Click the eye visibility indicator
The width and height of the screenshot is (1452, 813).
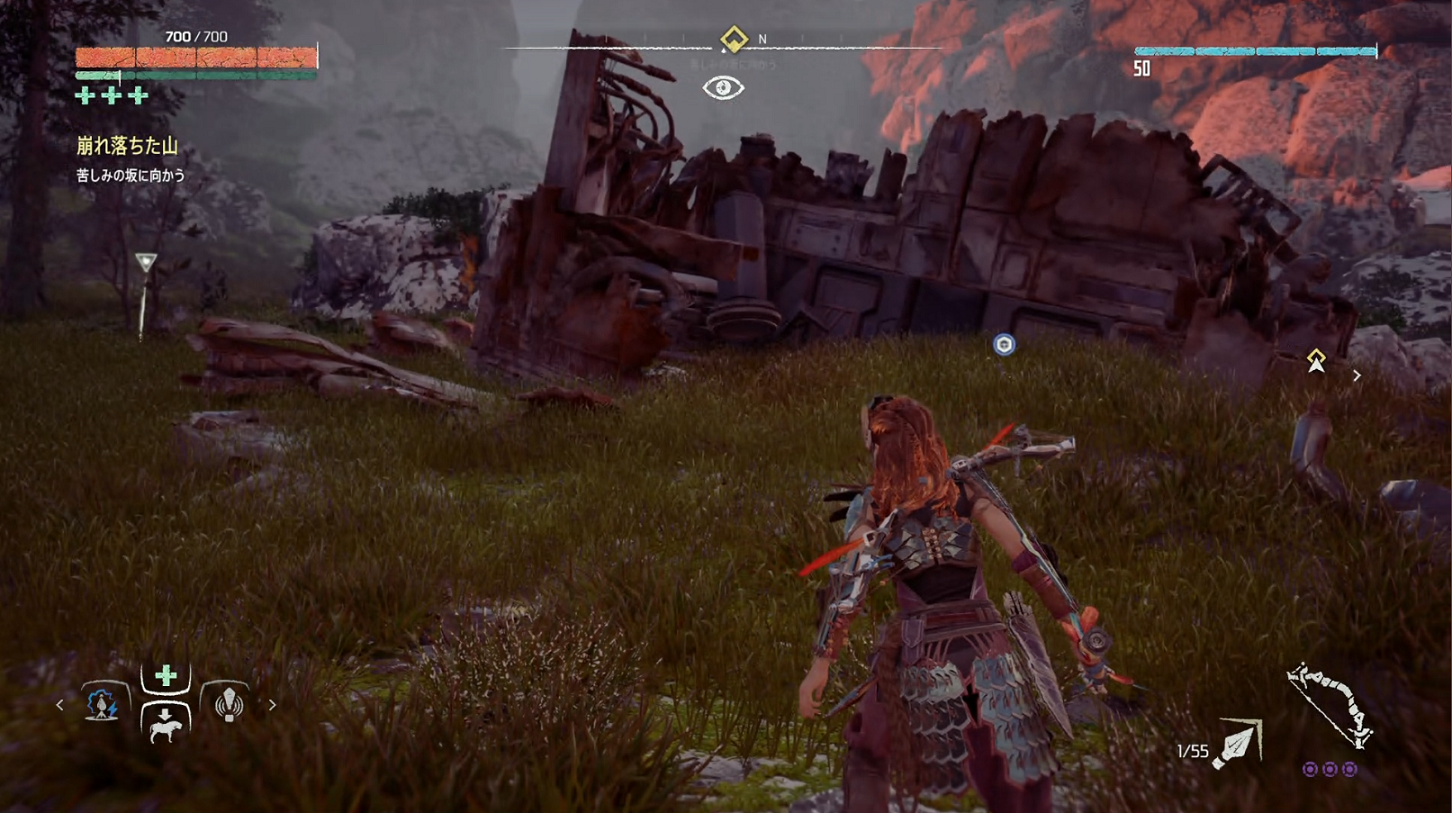723,88
